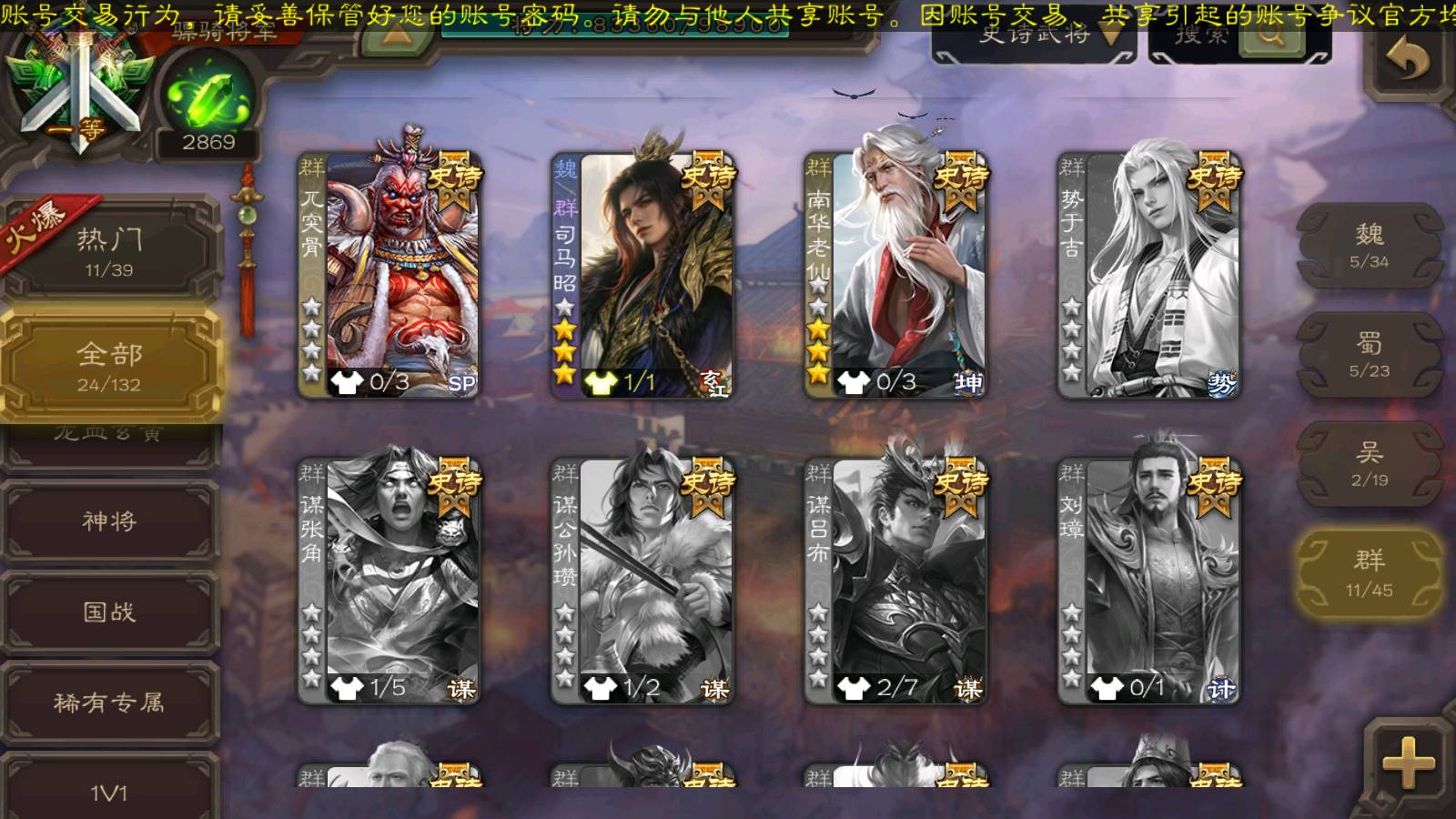The width and height of the screenshot is (1456, 819).
Task: Filter heroes by 蜀 faction
Action: pyautogui.click(x=1369, y=355)
